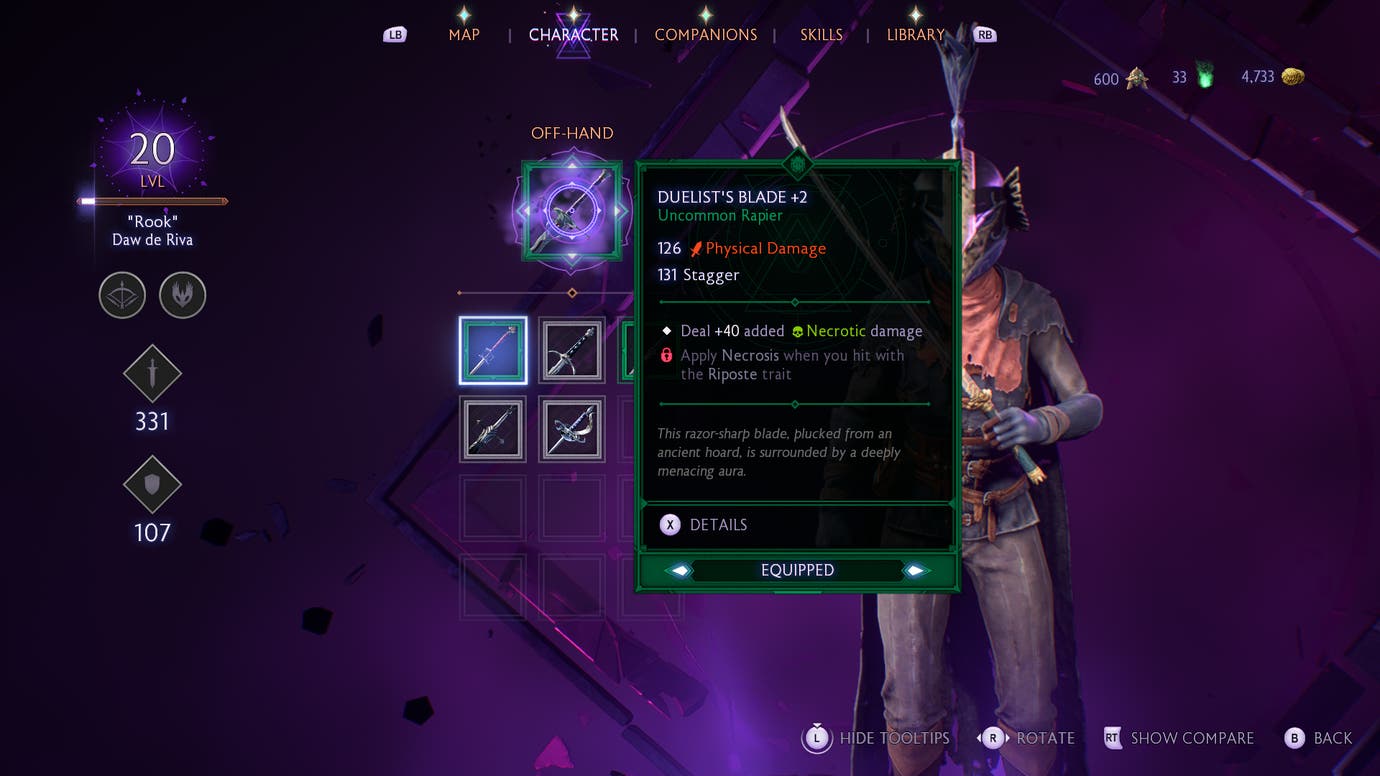The width and height of the screenshot is (1380, 776).
Task: Show the Library tab
Action: (915, 35)
